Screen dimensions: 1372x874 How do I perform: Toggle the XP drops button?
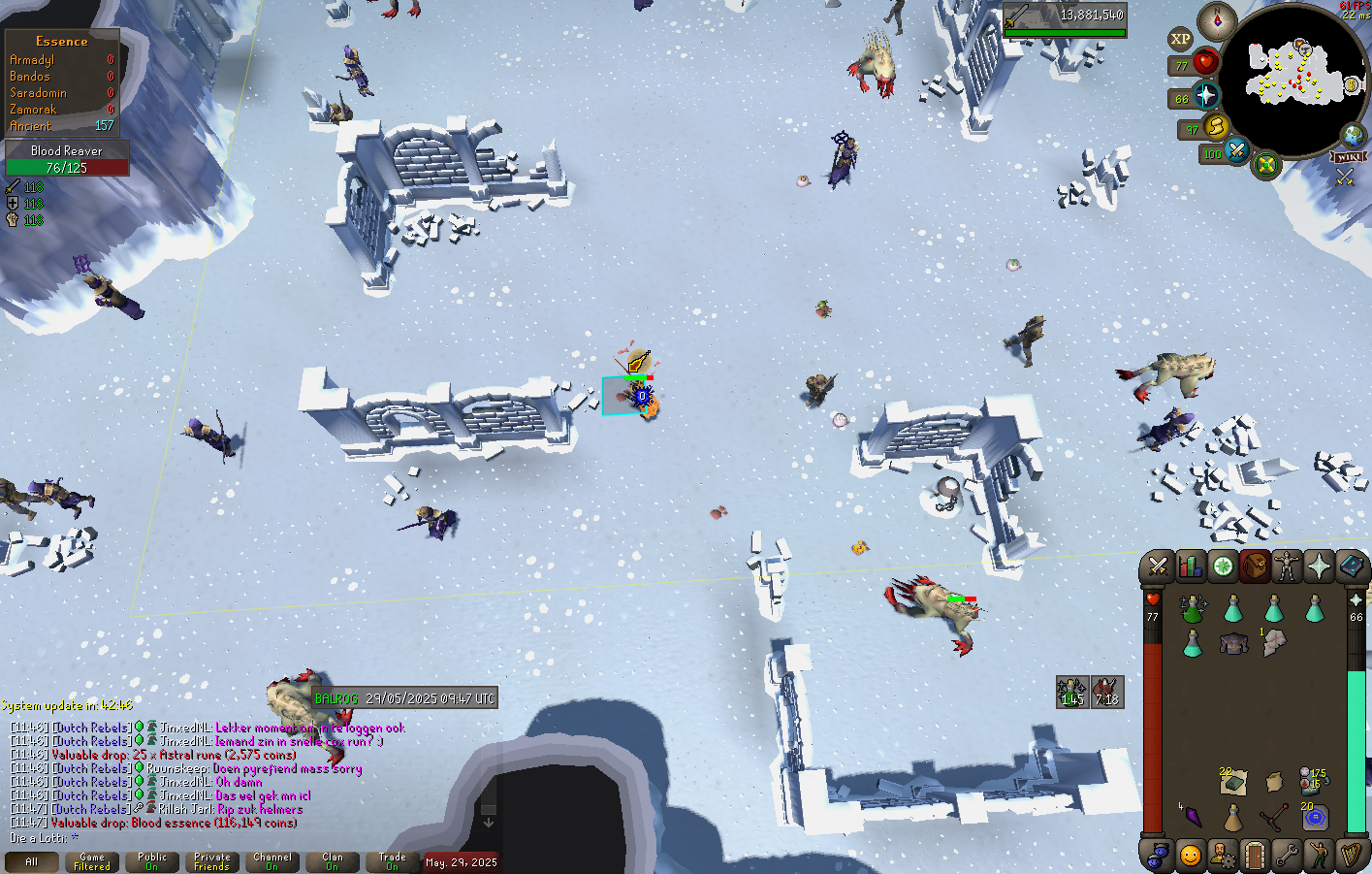pyautogui.click(x=1180, y=40)
